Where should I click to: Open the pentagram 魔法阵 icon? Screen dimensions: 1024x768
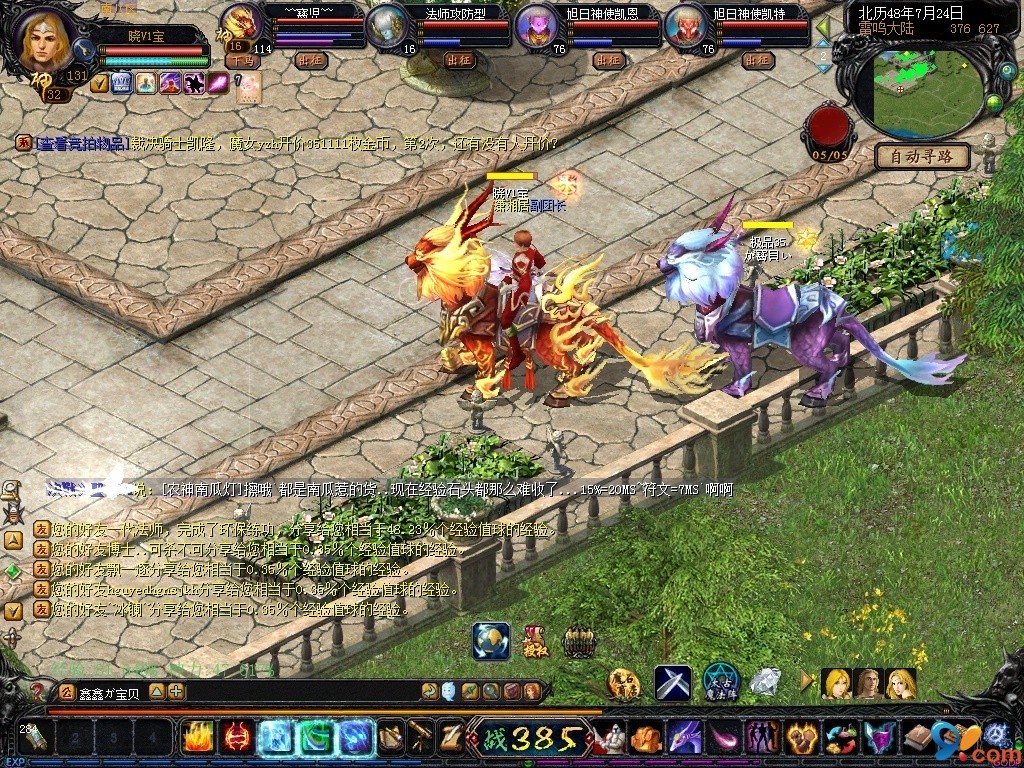(x=720, y=681)
